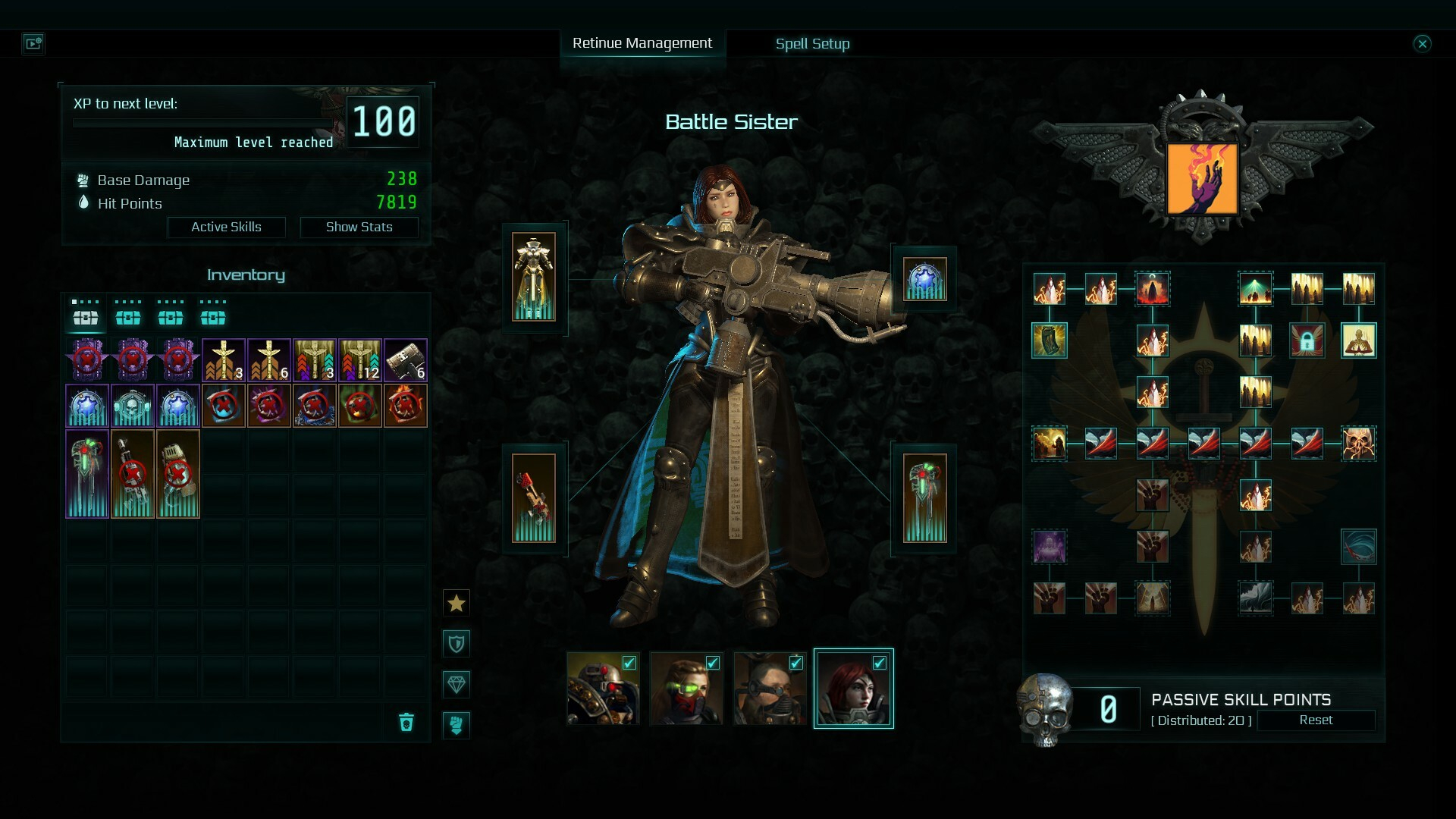Viewport: 1456px width, 819px height.
Task: Open the first inventory chest tab
Action: pyautogui.click(x=85, y=318)
